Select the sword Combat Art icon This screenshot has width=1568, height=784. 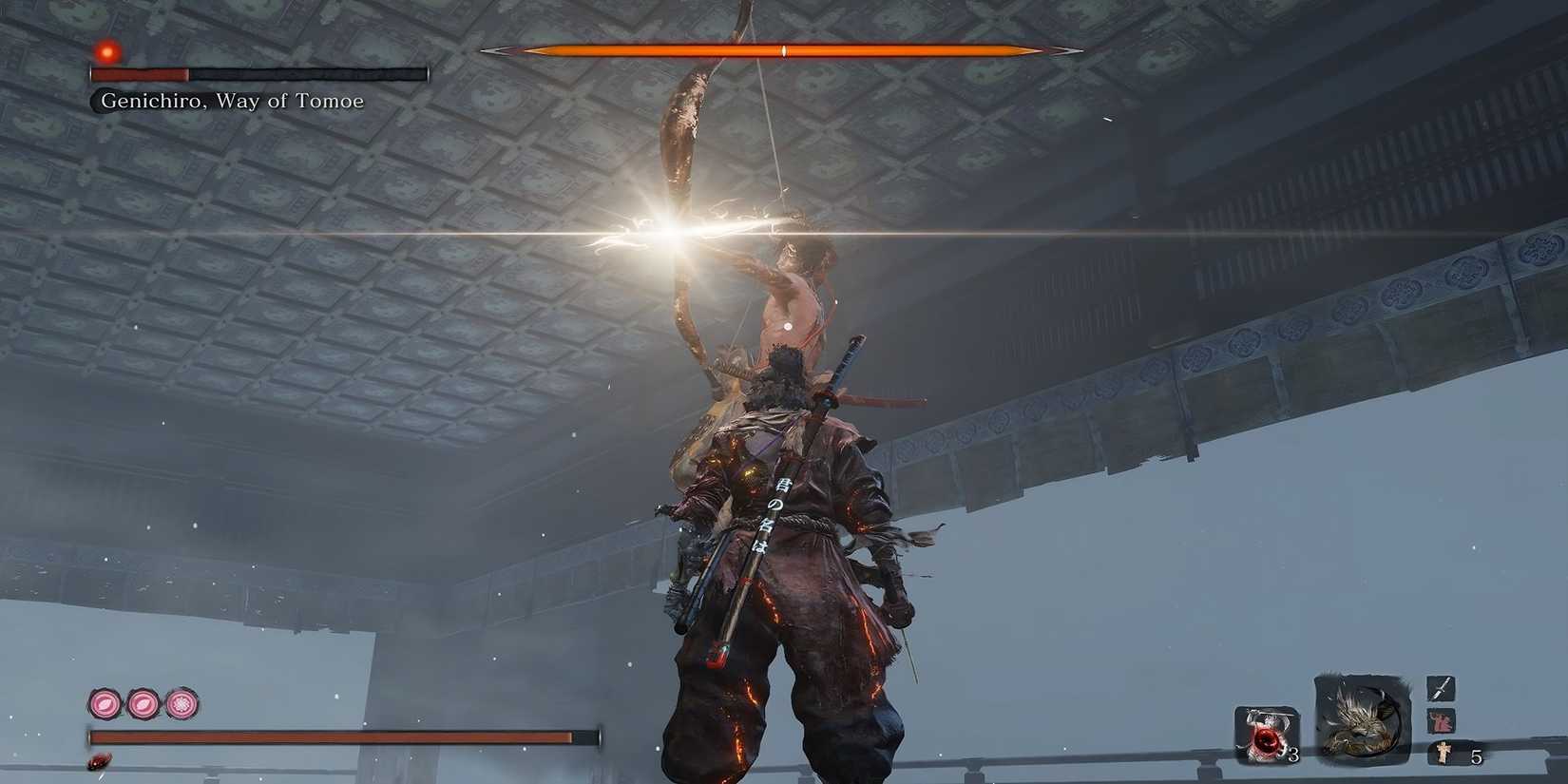[x=1442, y=689]
